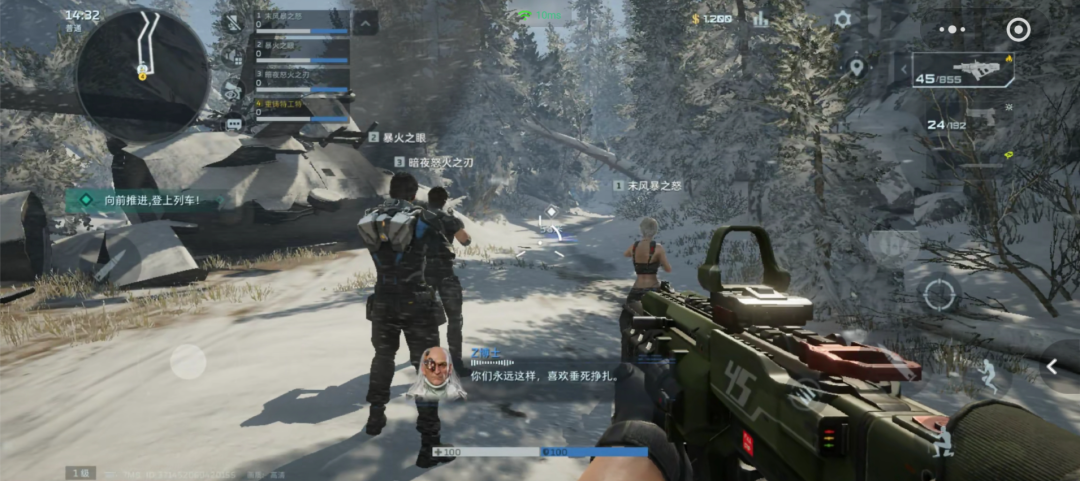
Task: Open the mini-program three-dot menu
Action: (952, 30)
